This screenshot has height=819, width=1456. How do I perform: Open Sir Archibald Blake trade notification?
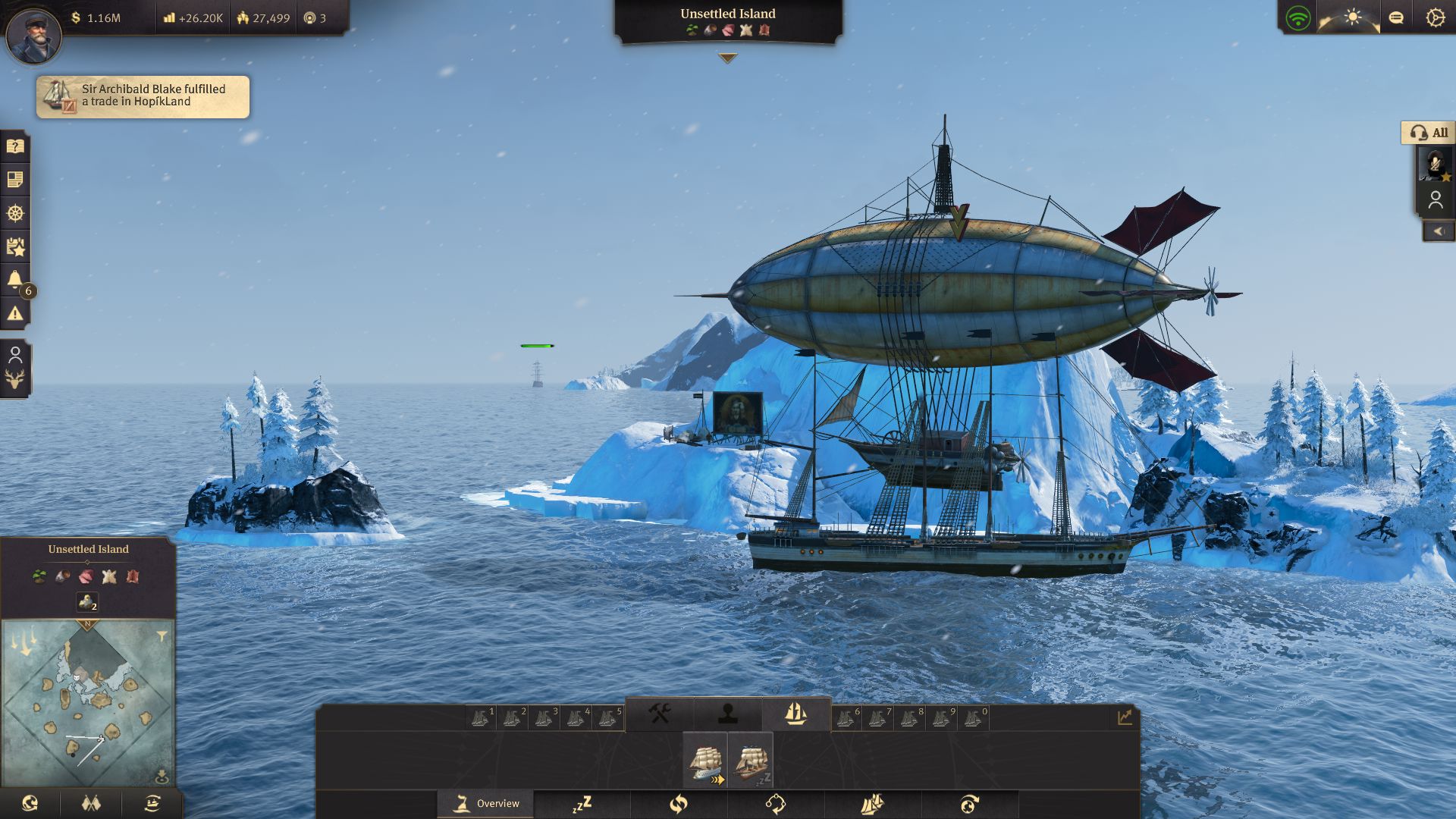coord(143,96)
